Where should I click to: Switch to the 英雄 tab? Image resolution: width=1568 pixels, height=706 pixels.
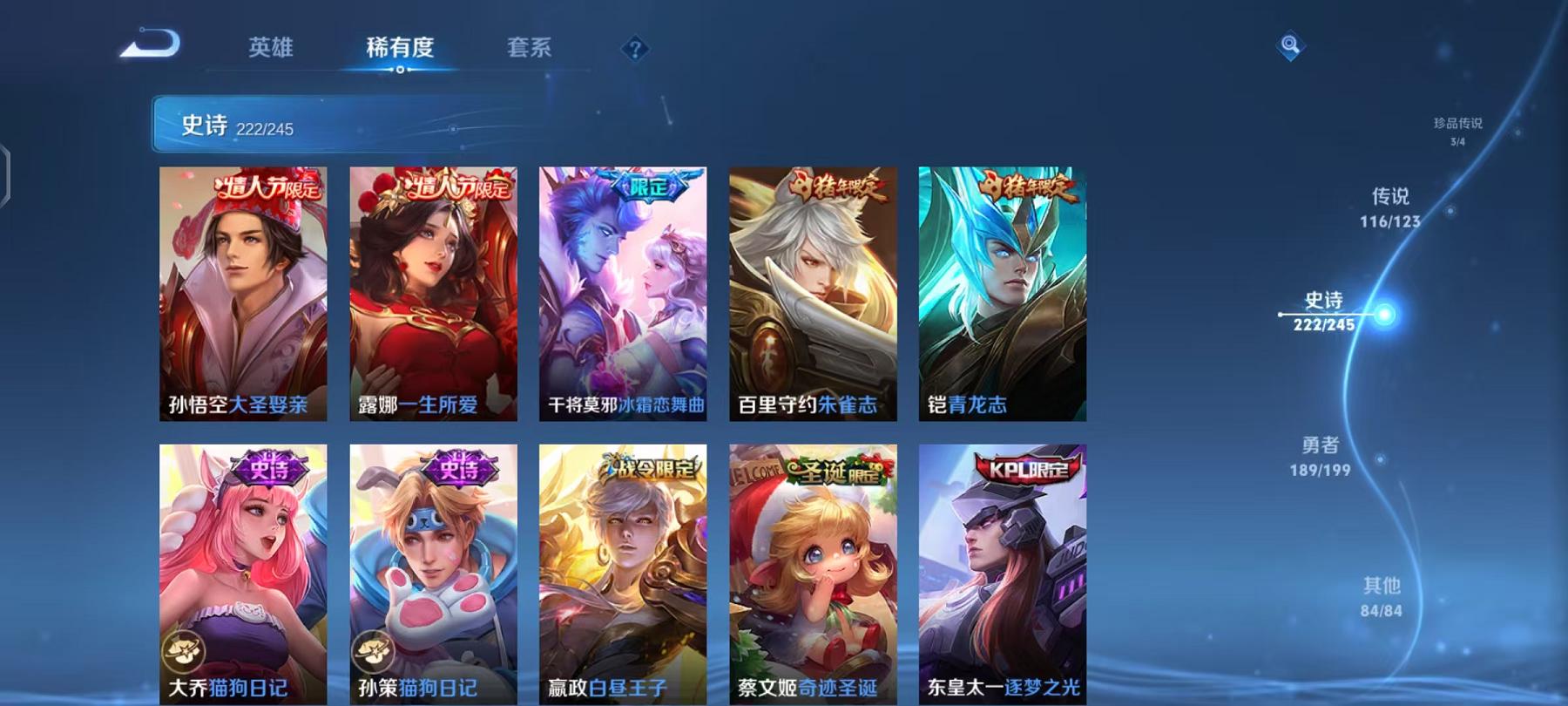[x=270, y=50]
